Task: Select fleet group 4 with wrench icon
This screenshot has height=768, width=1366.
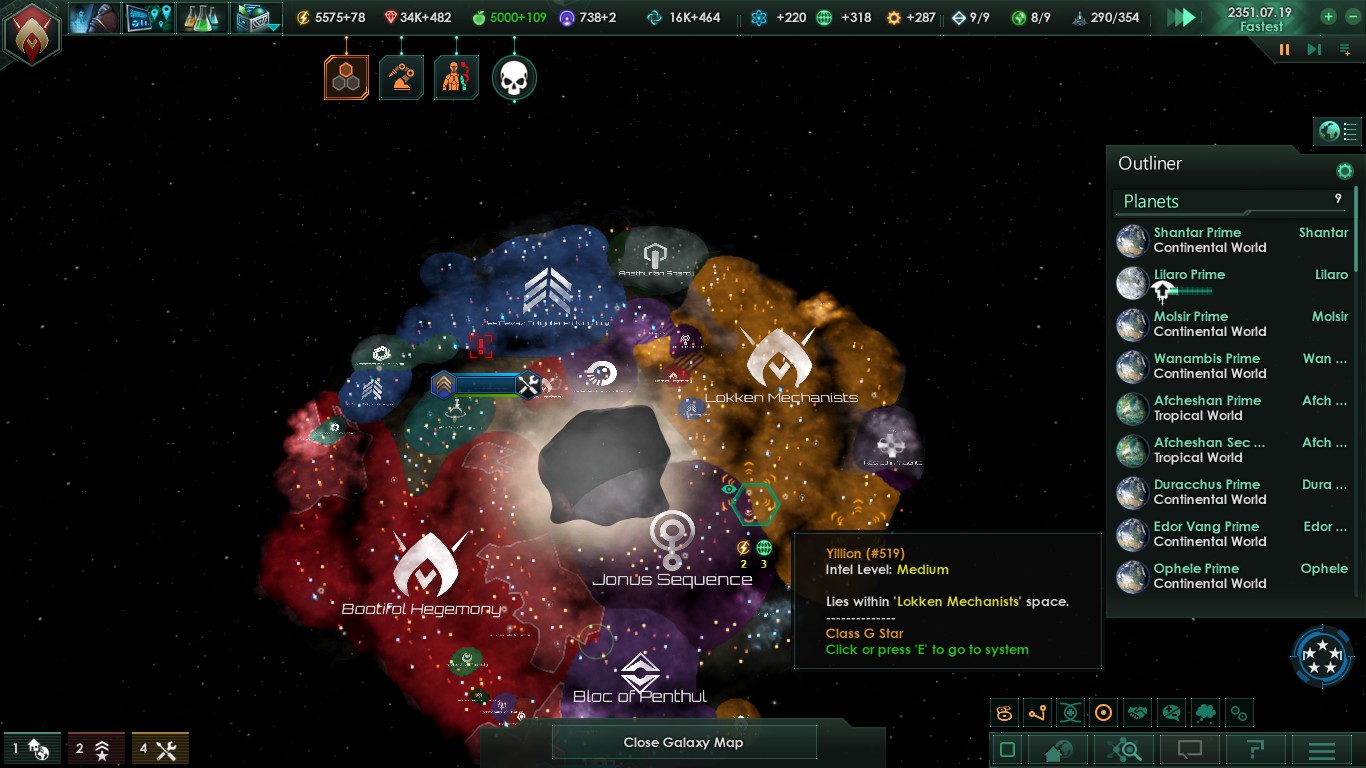Action: (160, 749)
